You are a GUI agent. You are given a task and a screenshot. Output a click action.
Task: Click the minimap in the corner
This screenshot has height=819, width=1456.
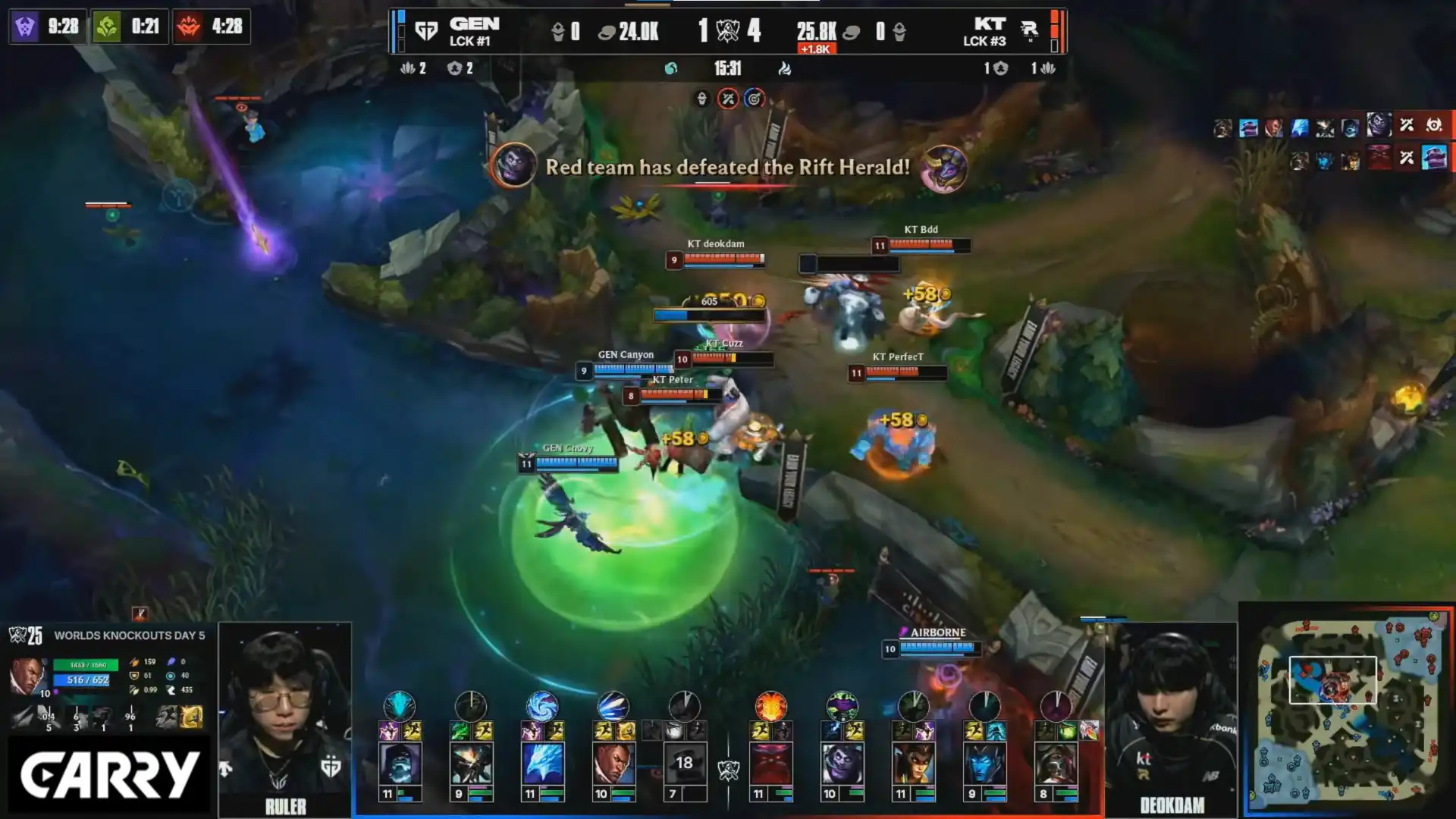(1347, 710)
